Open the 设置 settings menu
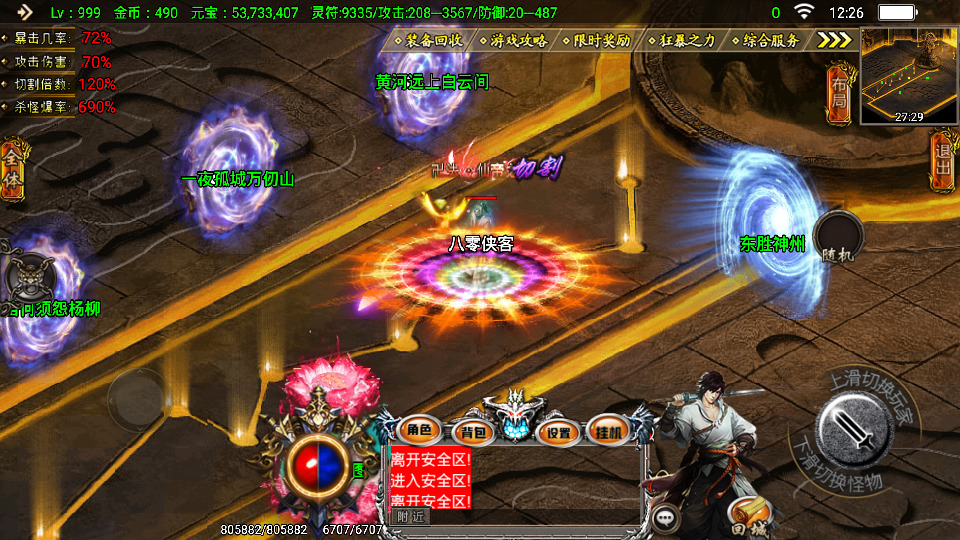960x540 pixels. tap(559, 432)
